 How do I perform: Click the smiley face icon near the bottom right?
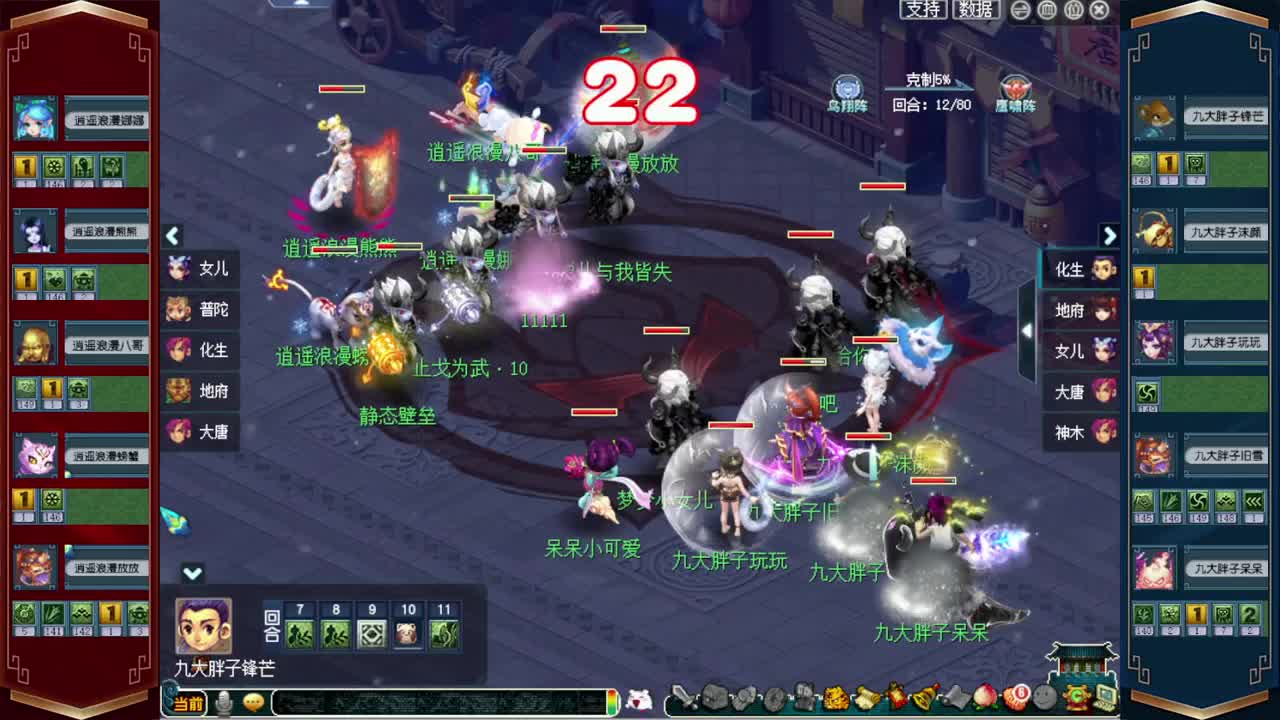click(x=1042, y=698)
